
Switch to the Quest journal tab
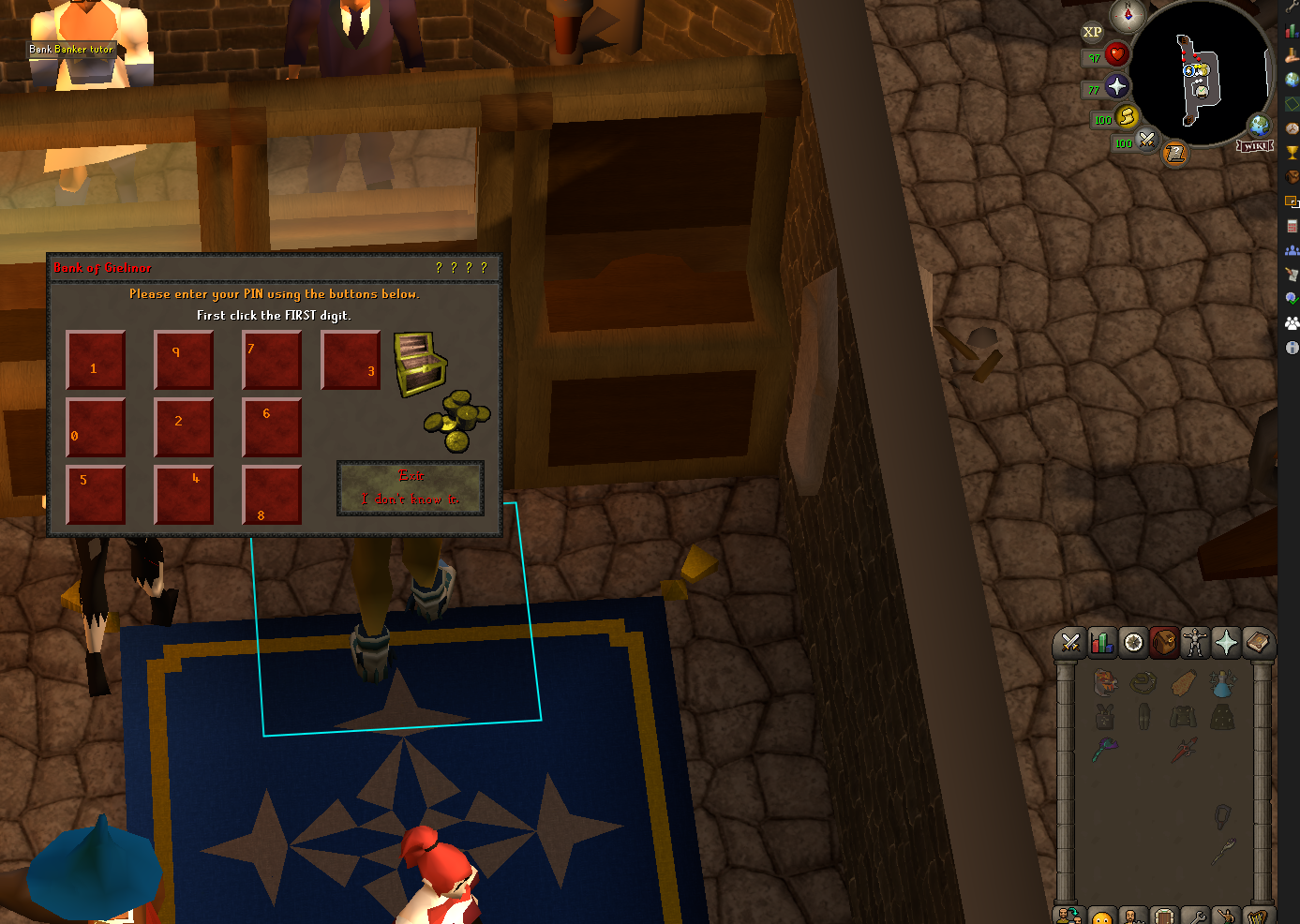pyautogui.click(x=1133, y=643)
